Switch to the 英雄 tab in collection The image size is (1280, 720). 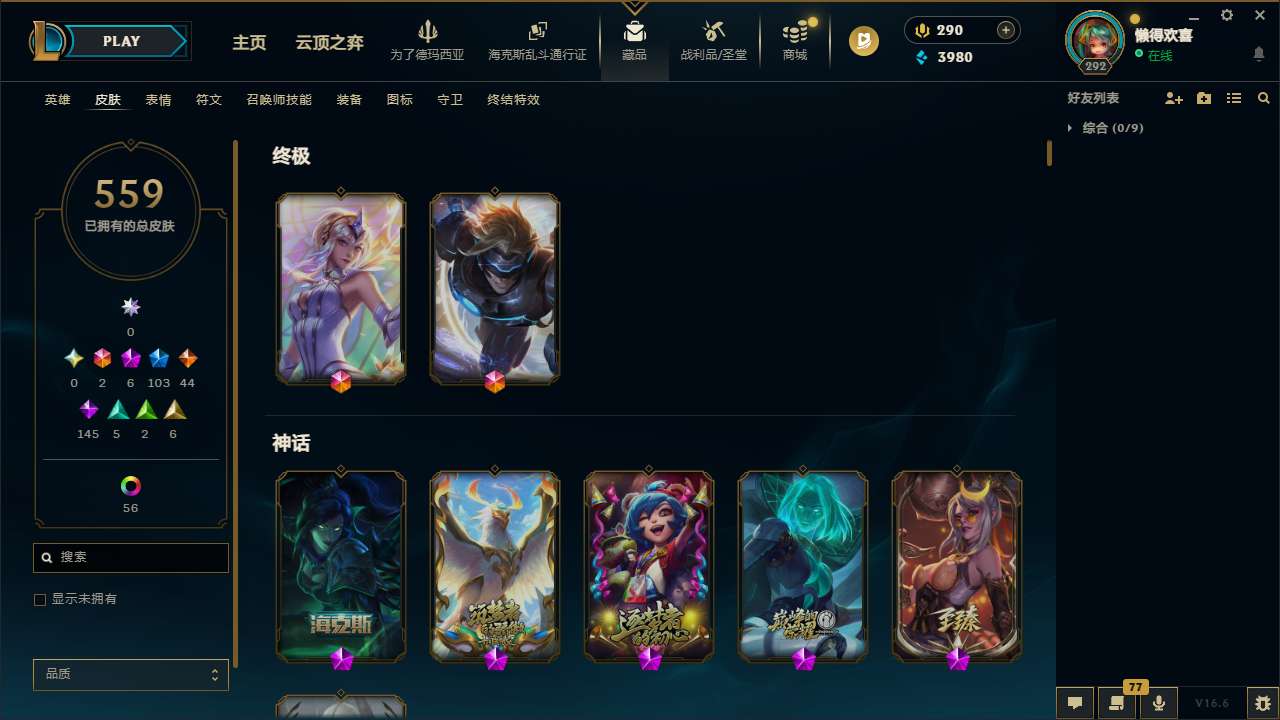click(x=57, y=100)
